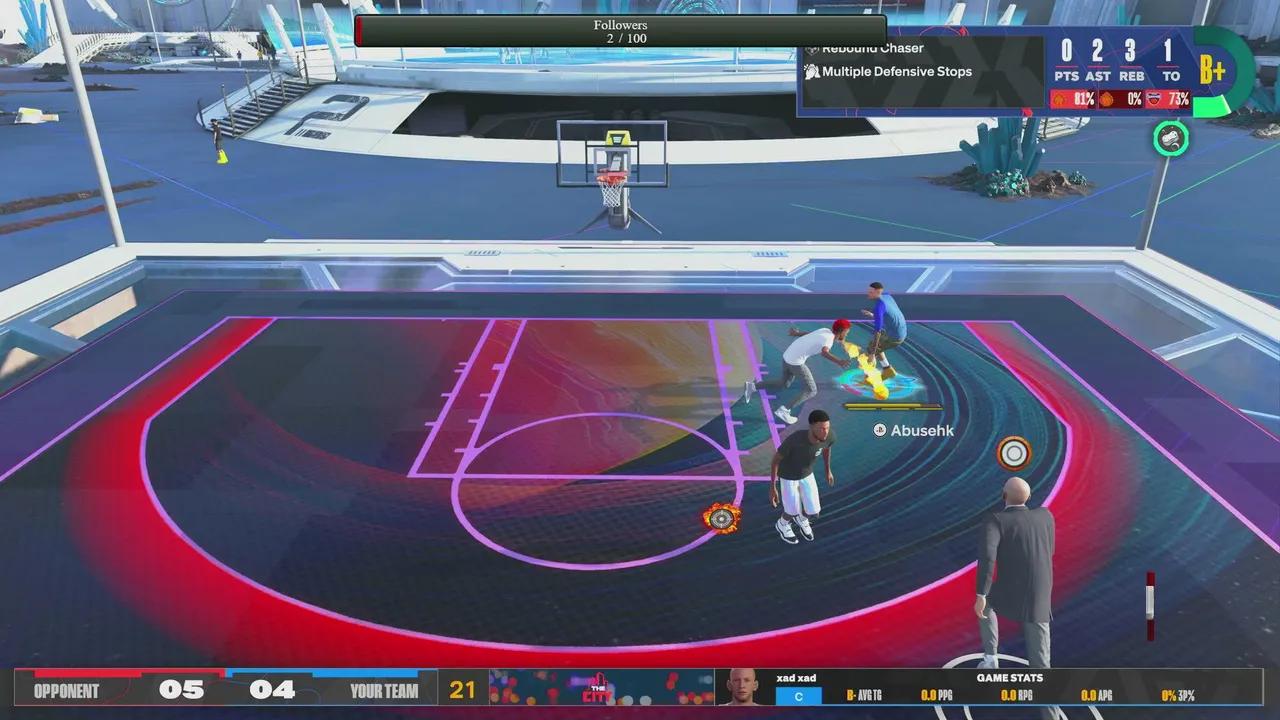Select the blue C position badge
Image resolution: width=1280 pixels, height=720 pixels.
point(798,694)
